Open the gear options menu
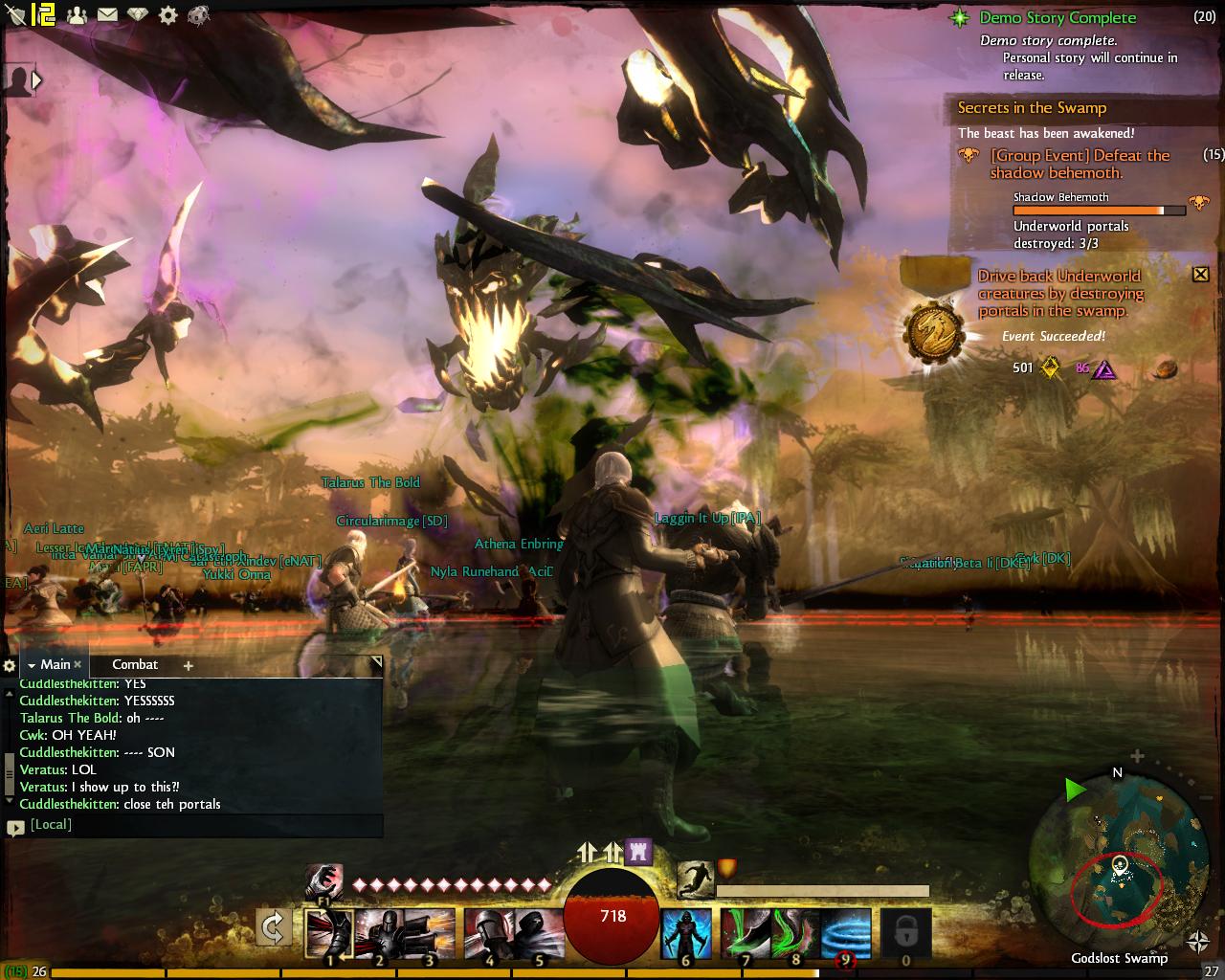The width and height of the screenshot is (1225, 980). click(168, 14)
